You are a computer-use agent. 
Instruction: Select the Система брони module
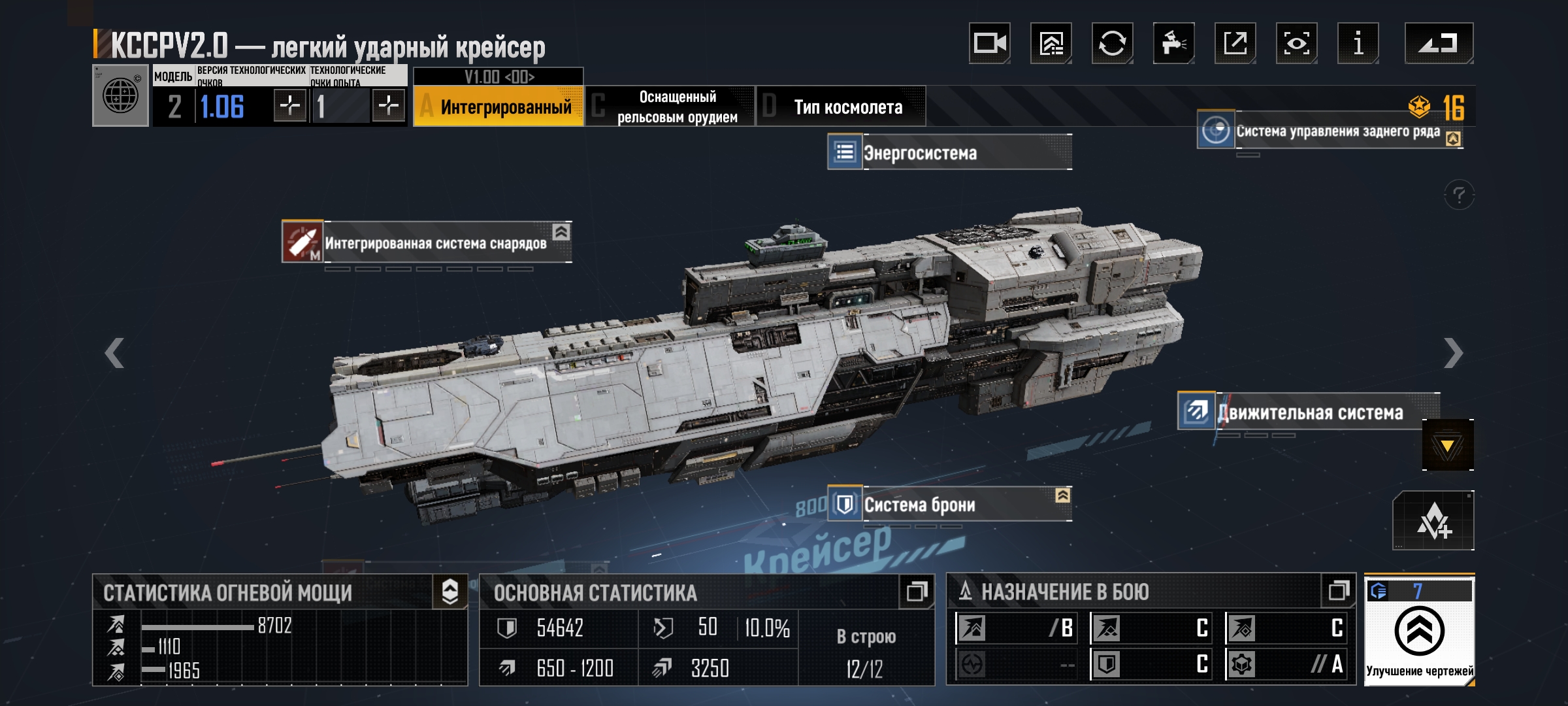click(949, 504)
